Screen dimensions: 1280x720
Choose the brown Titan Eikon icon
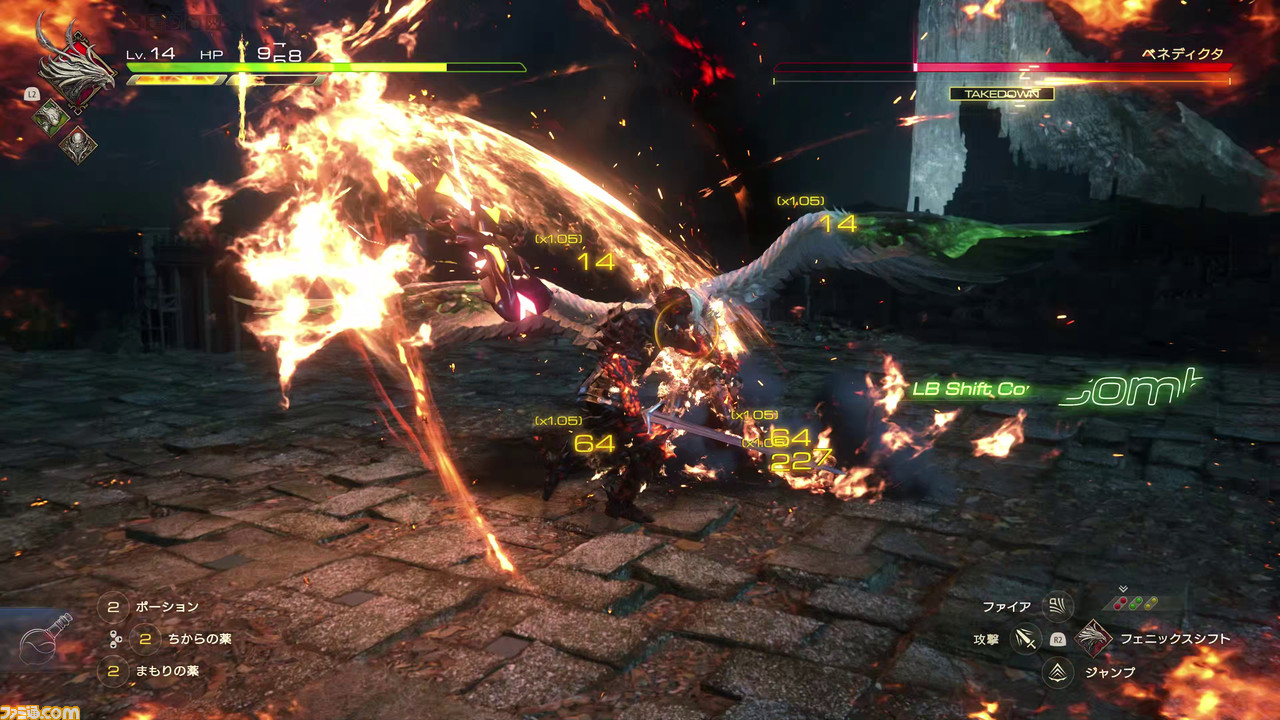(x=77, y=146)
